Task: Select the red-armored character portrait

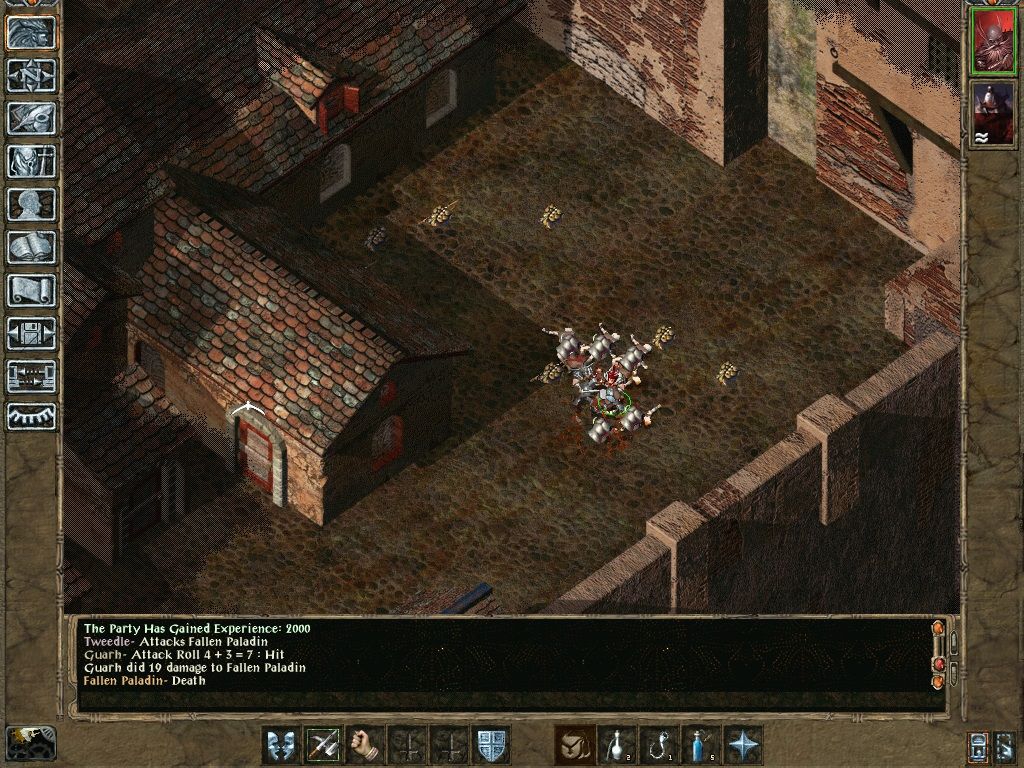Action: [992, 41]
